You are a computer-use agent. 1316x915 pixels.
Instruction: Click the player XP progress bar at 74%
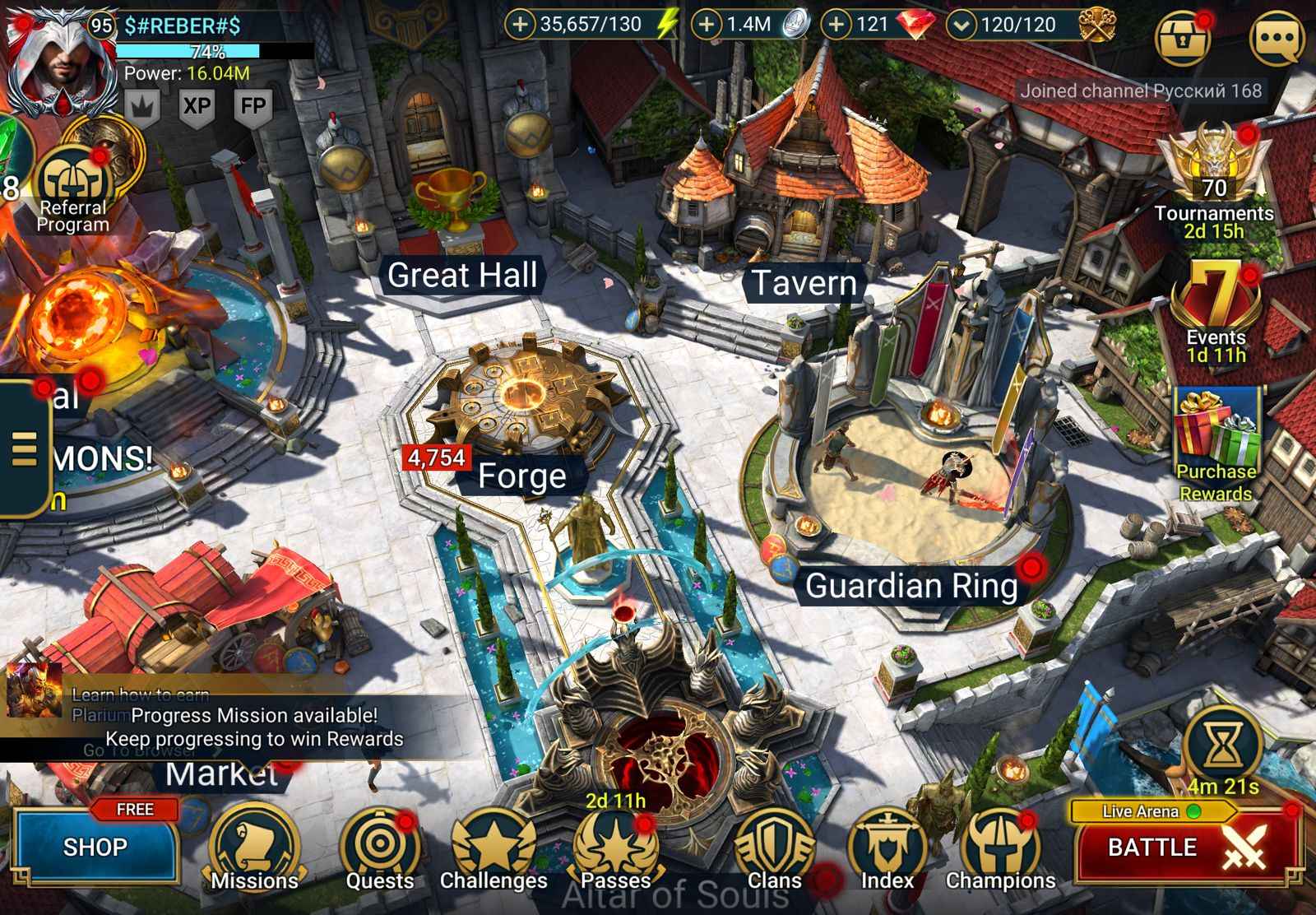click(191, 51)
